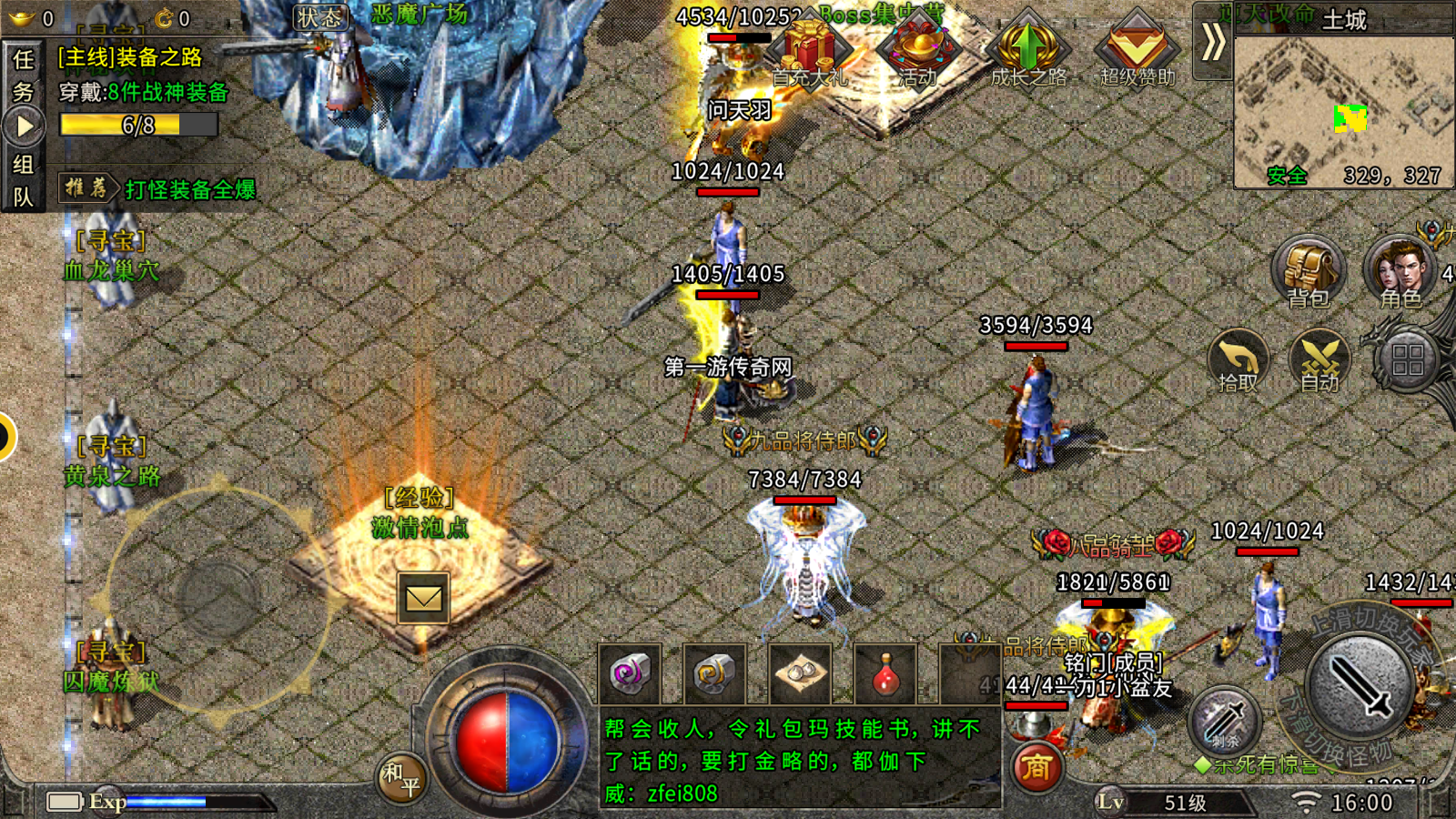Select the 主线 装备之路 quest tracker
The image size is (1456, 819).
click(x=130, y=58)
